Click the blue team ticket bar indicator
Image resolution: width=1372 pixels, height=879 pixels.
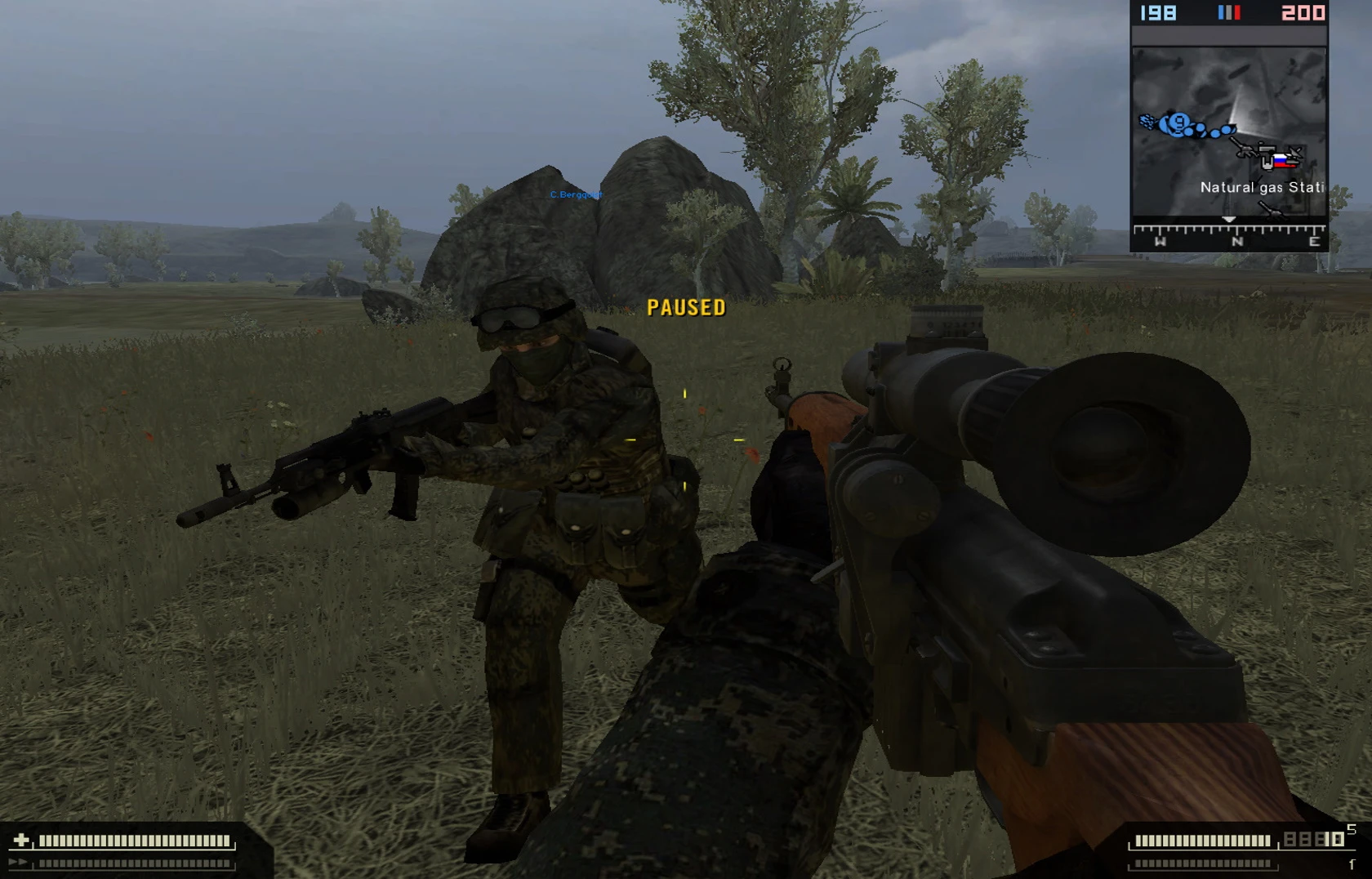coord(1220,11)
